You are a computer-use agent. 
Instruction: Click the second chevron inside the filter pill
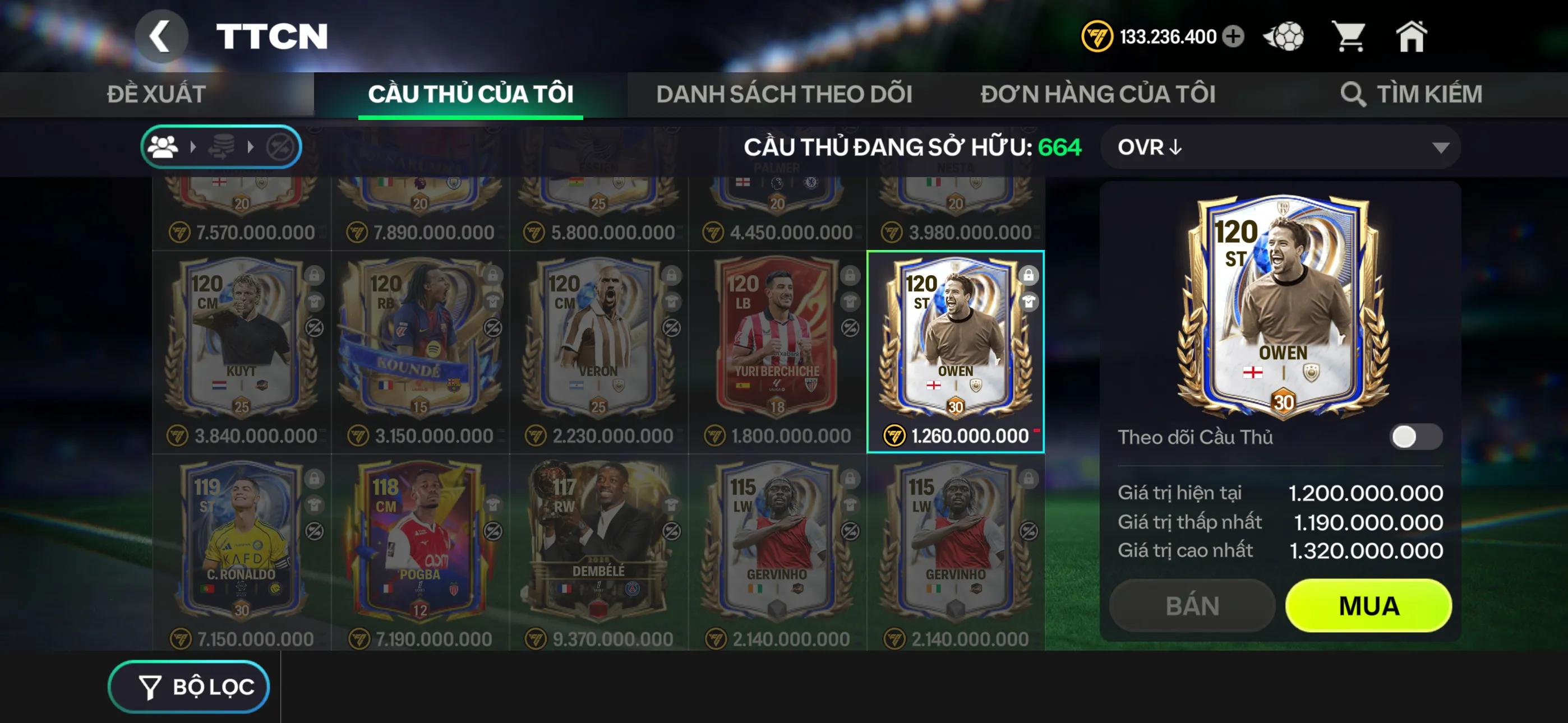pyautogui.click(x=250, y=146)
